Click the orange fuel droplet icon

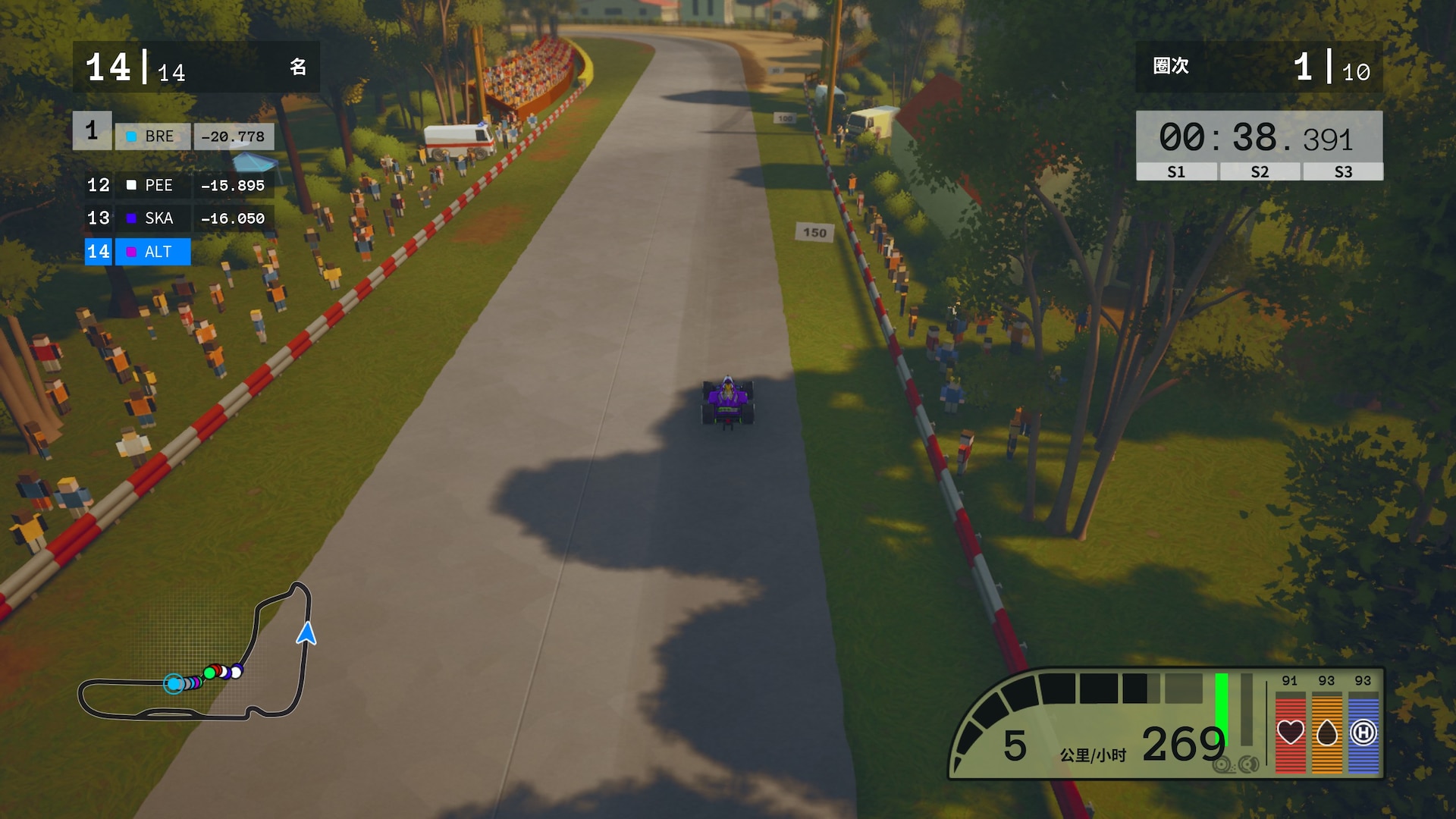[x=1326, y=733]
